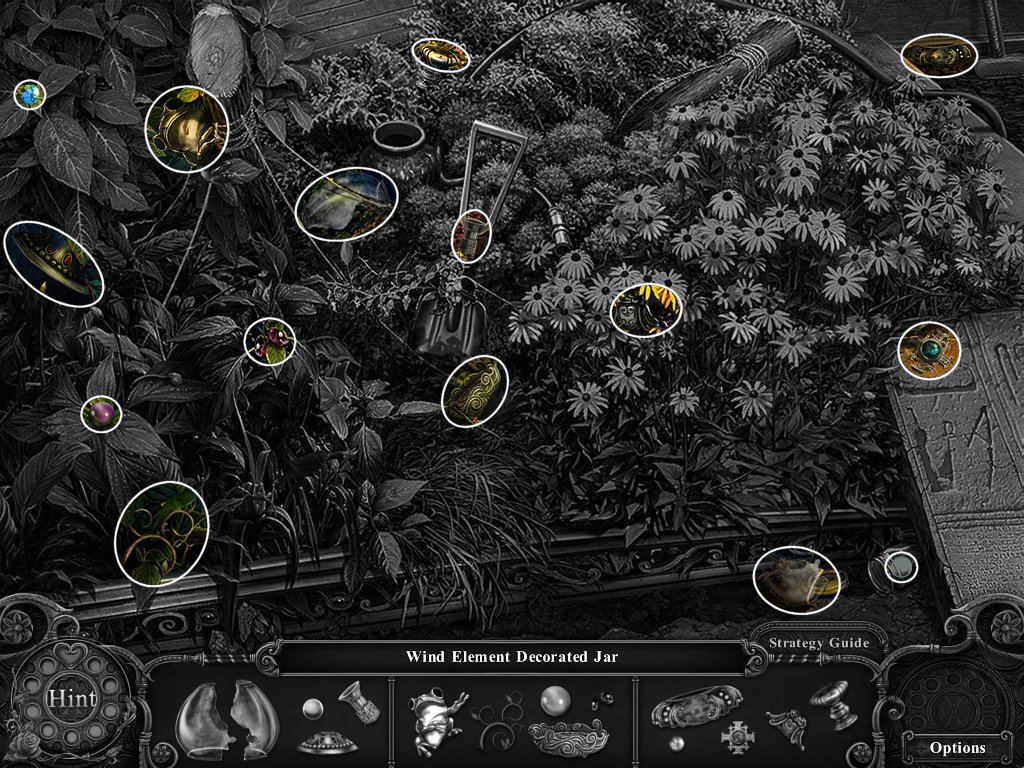Choose the large pearl sphere fragment
The image size is (1024, 768).
click(555, 699)
